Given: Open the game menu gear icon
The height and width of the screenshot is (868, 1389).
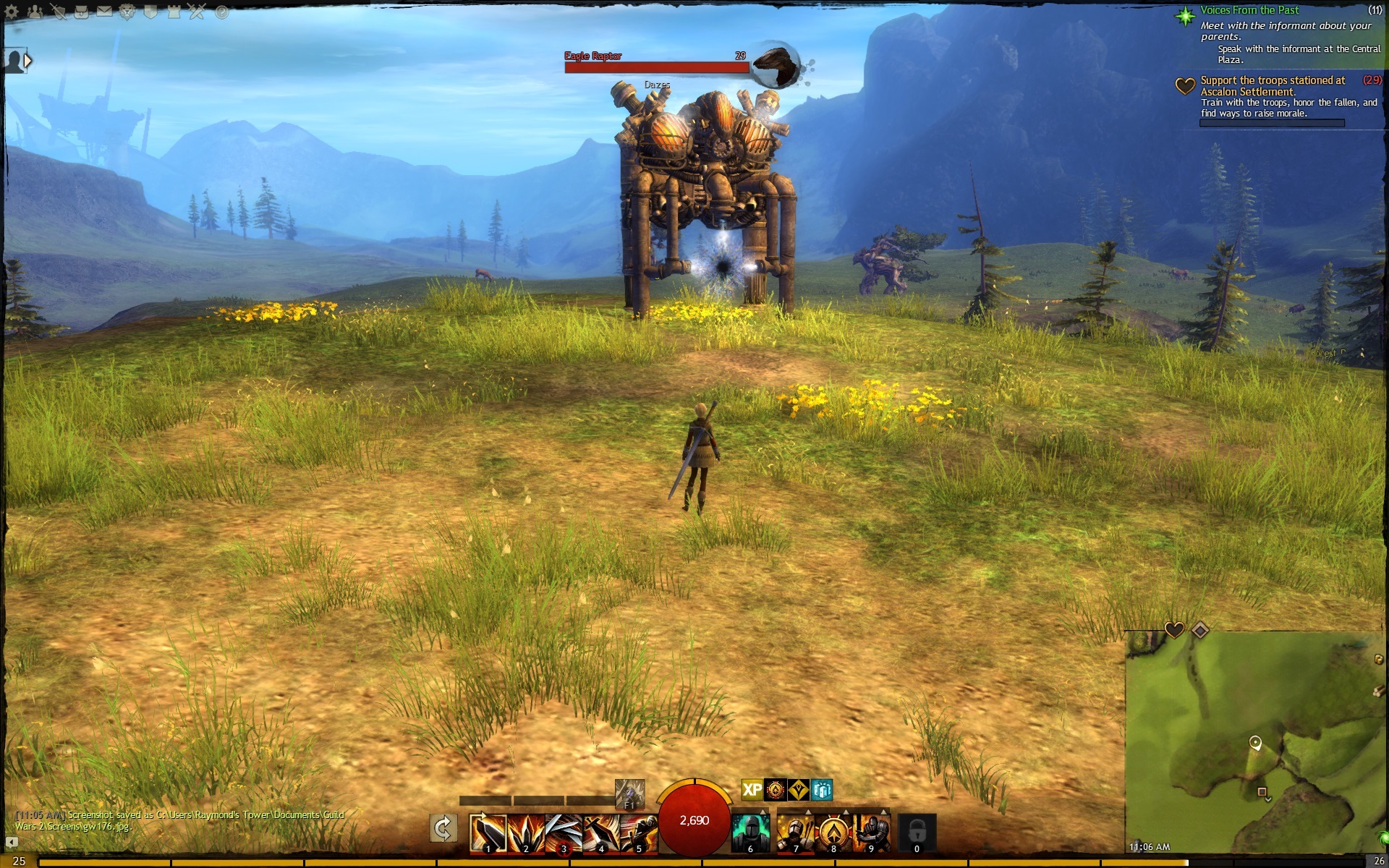Looking at the screenshot, I should [x=12, y=12].
